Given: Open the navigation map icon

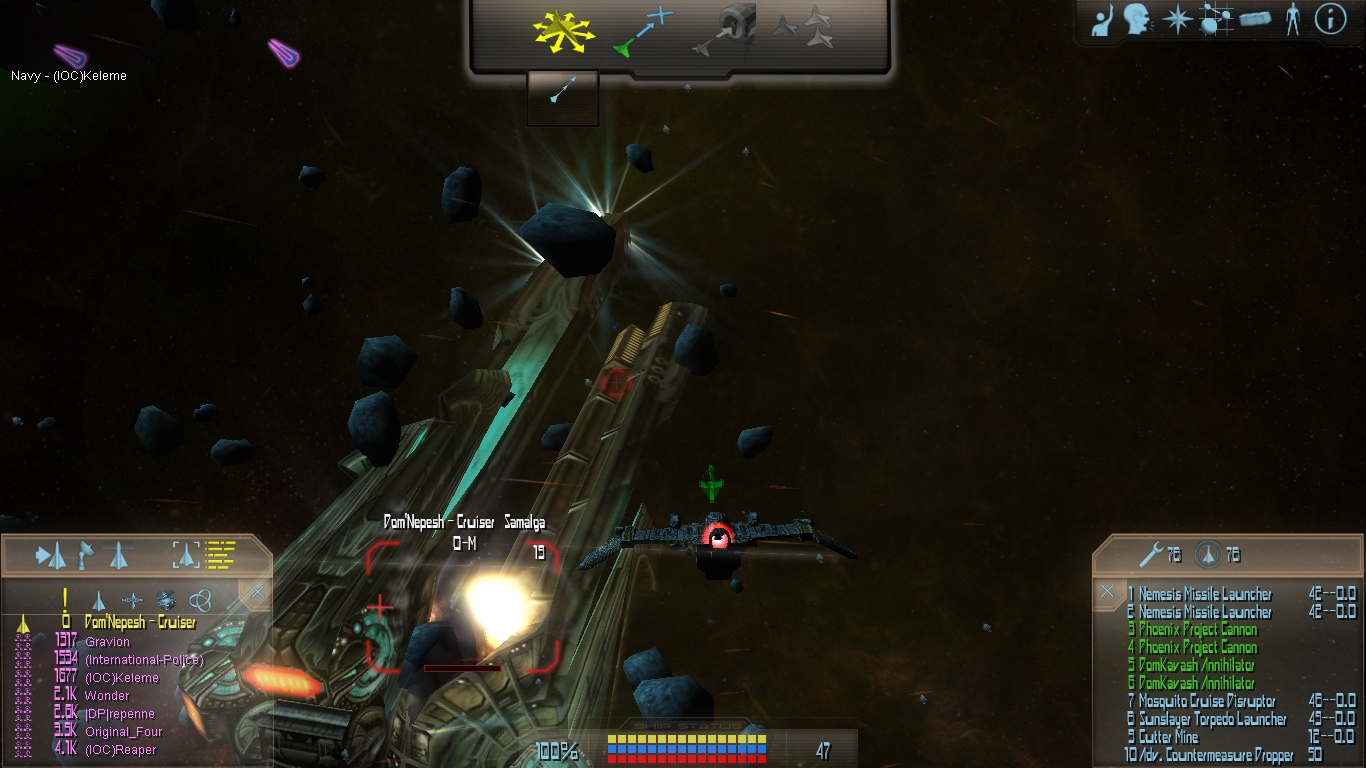Looking at the screenshot, I should pyautogui.click(x=1215, y=20).
